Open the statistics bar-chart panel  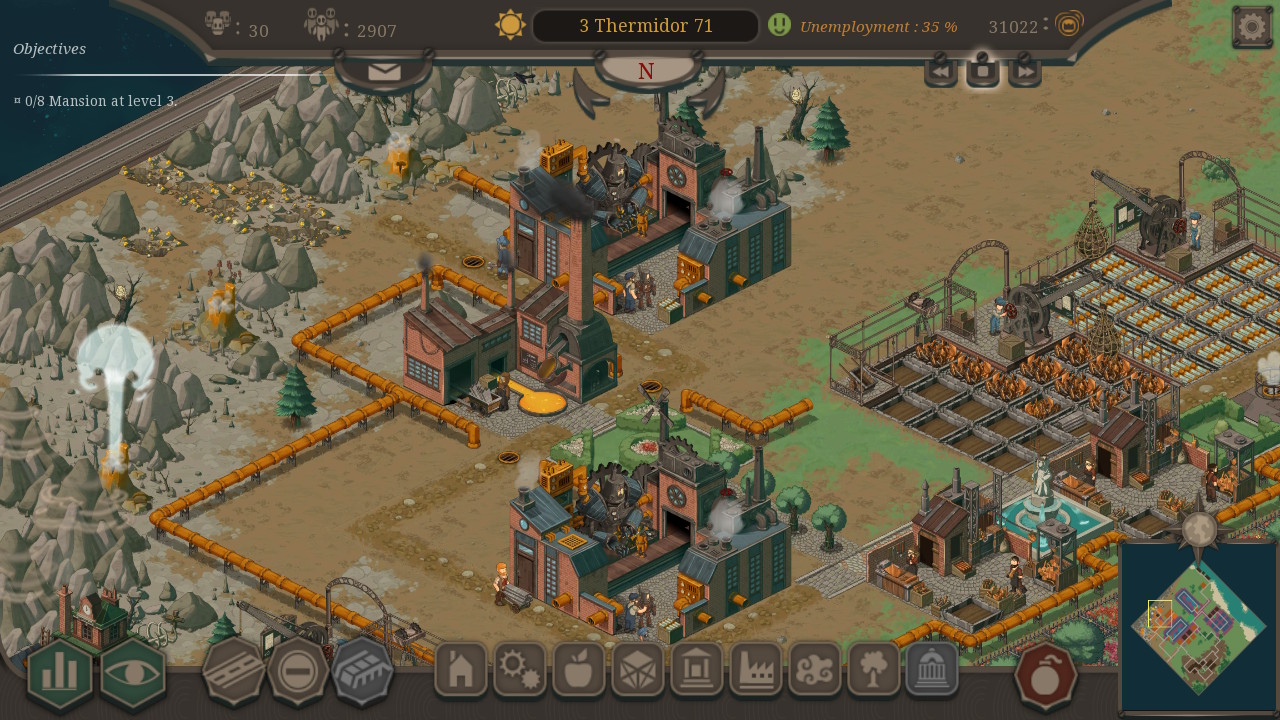coord(58,673)
